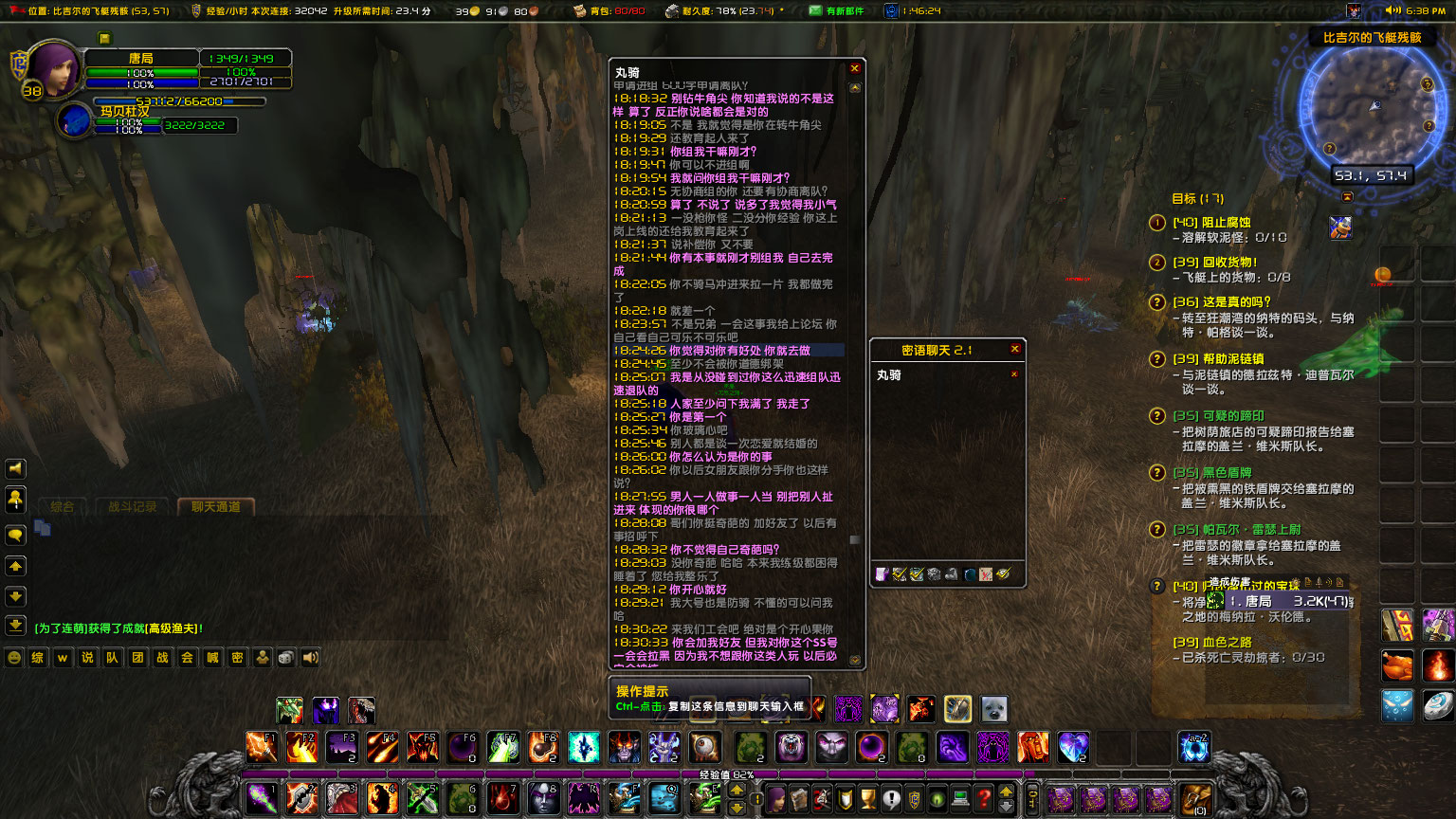The image size is (1456, 819).
Task: Toggle the yell channel 喊 button
Action: [x=210, y=657]
